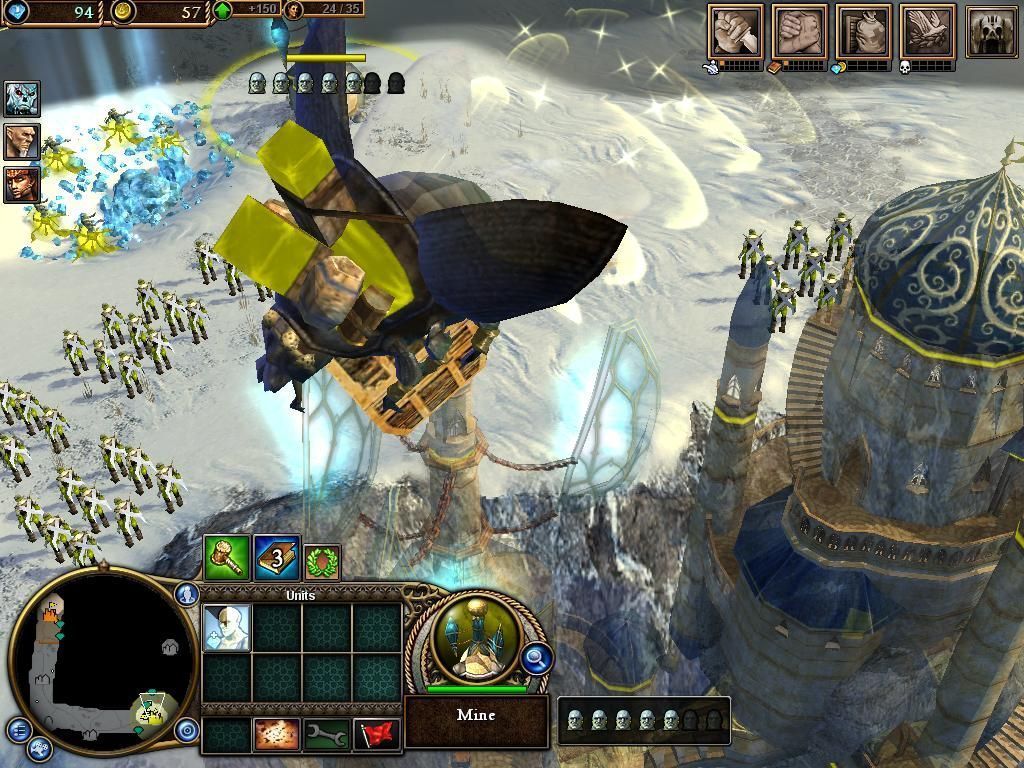This screenshot has width=1024, height=768.
Task: Open the blue book icon numbered 3
Action: 276,558
